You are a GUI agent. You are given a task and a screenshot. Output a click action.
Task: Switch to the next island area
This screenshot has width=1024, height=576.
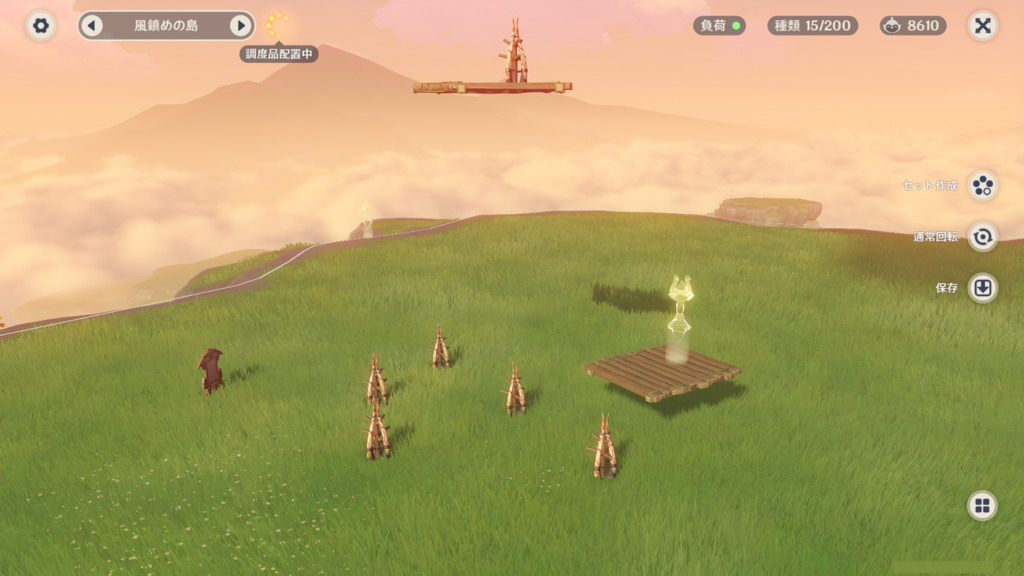[x=240, y=26]
